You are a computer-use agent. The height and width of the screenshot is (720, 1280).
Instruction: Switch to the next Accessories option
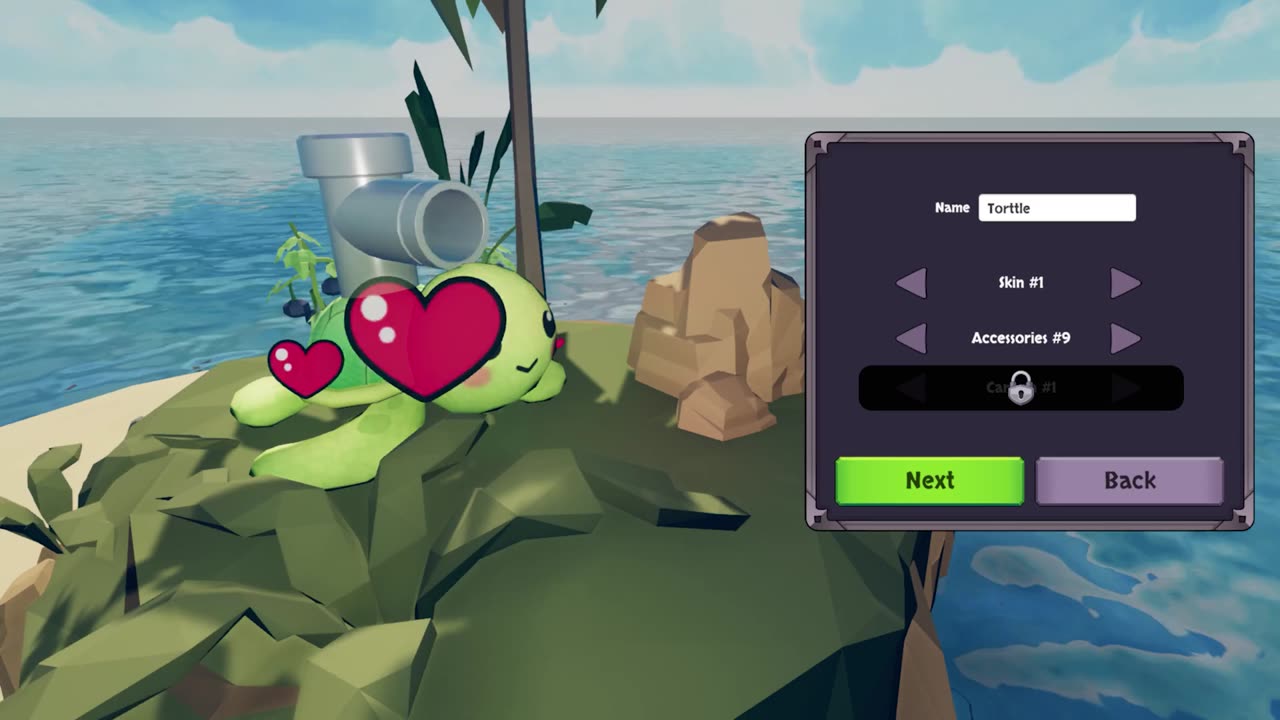[1125, 338]
